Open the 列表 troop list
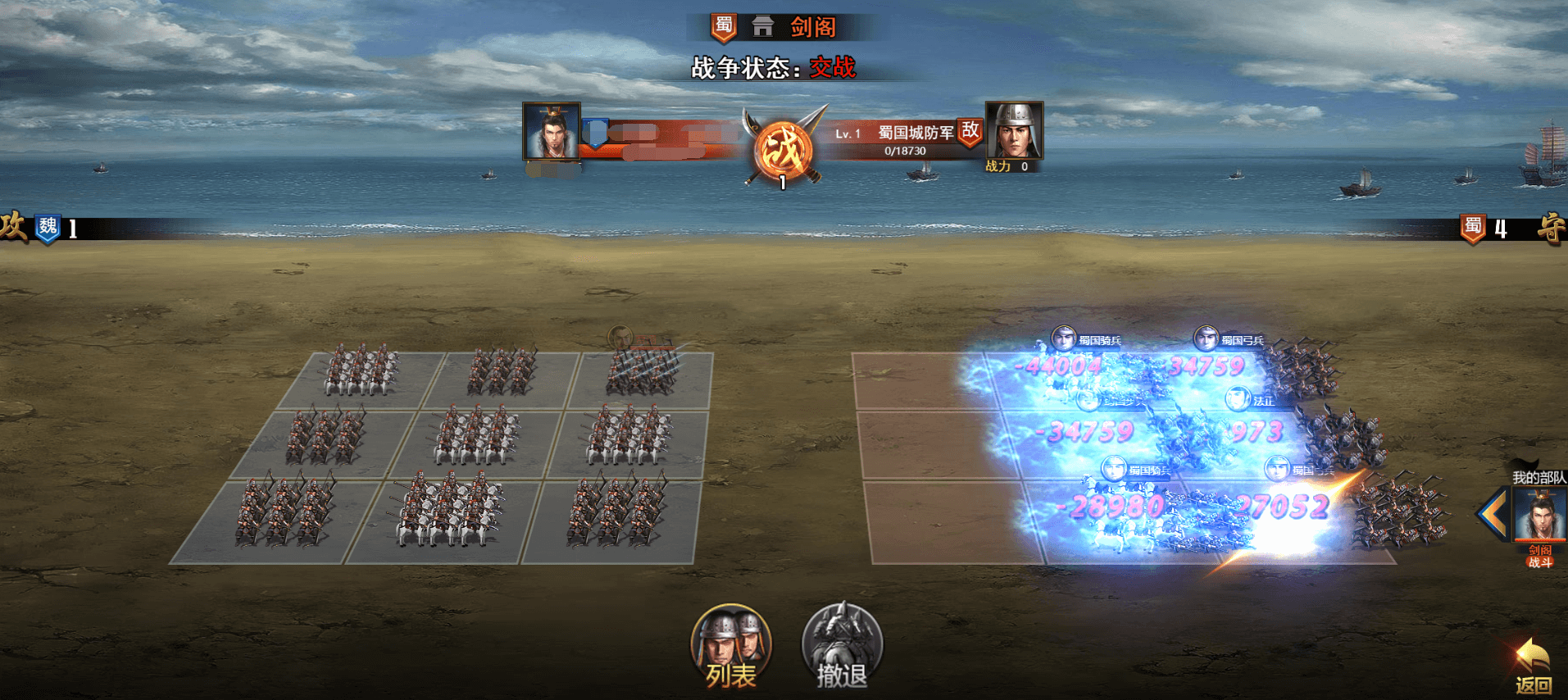This screenshot has width=1568, height=700. click(x=730, y=647)
